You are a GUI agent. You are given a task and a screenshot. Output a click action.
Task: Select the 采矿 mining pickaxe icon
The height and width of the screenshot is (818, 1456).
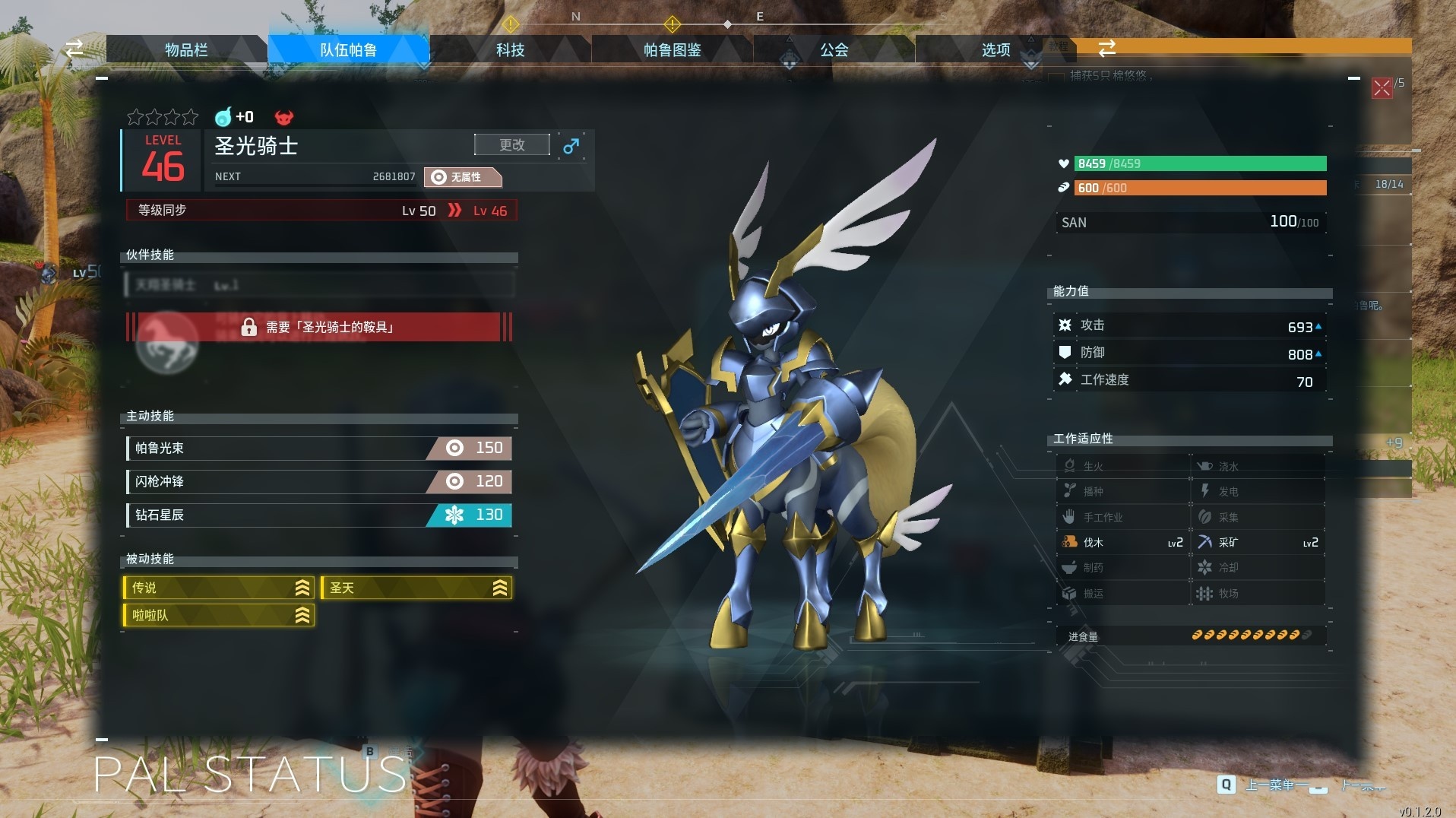point(1206,542)
